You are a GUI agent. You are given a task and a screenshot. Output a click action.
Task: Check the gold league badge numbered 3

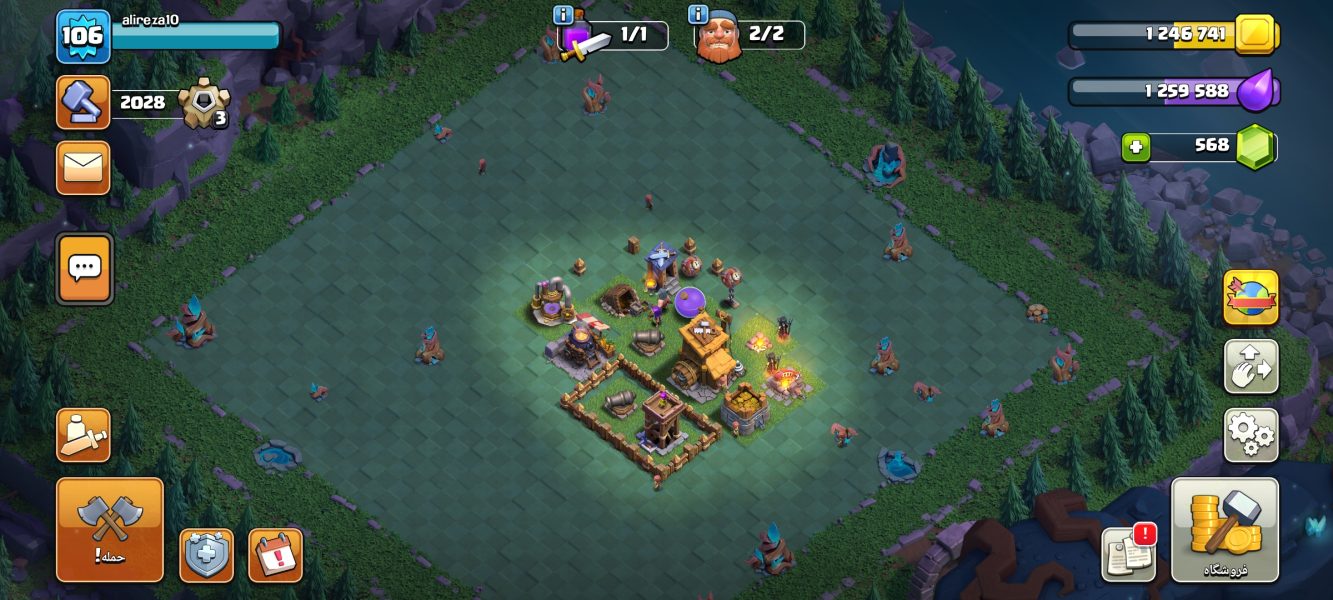point(204,104)
